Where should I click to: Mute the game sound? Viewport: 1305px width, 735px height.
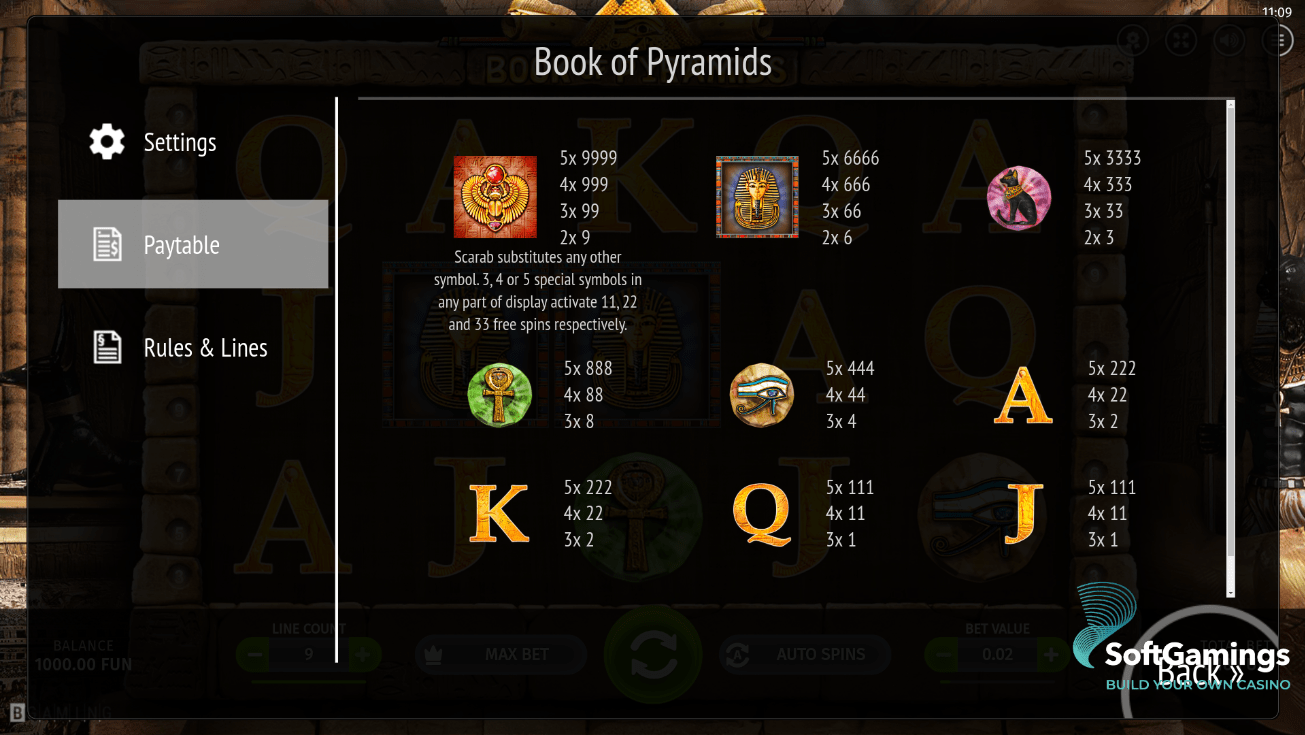click(1229, 40)
